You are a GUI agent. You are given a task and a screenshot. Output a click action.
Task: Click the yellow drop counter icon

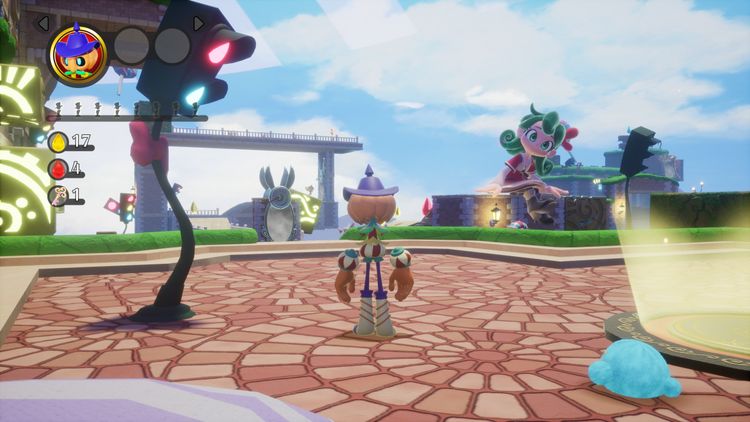57,142
